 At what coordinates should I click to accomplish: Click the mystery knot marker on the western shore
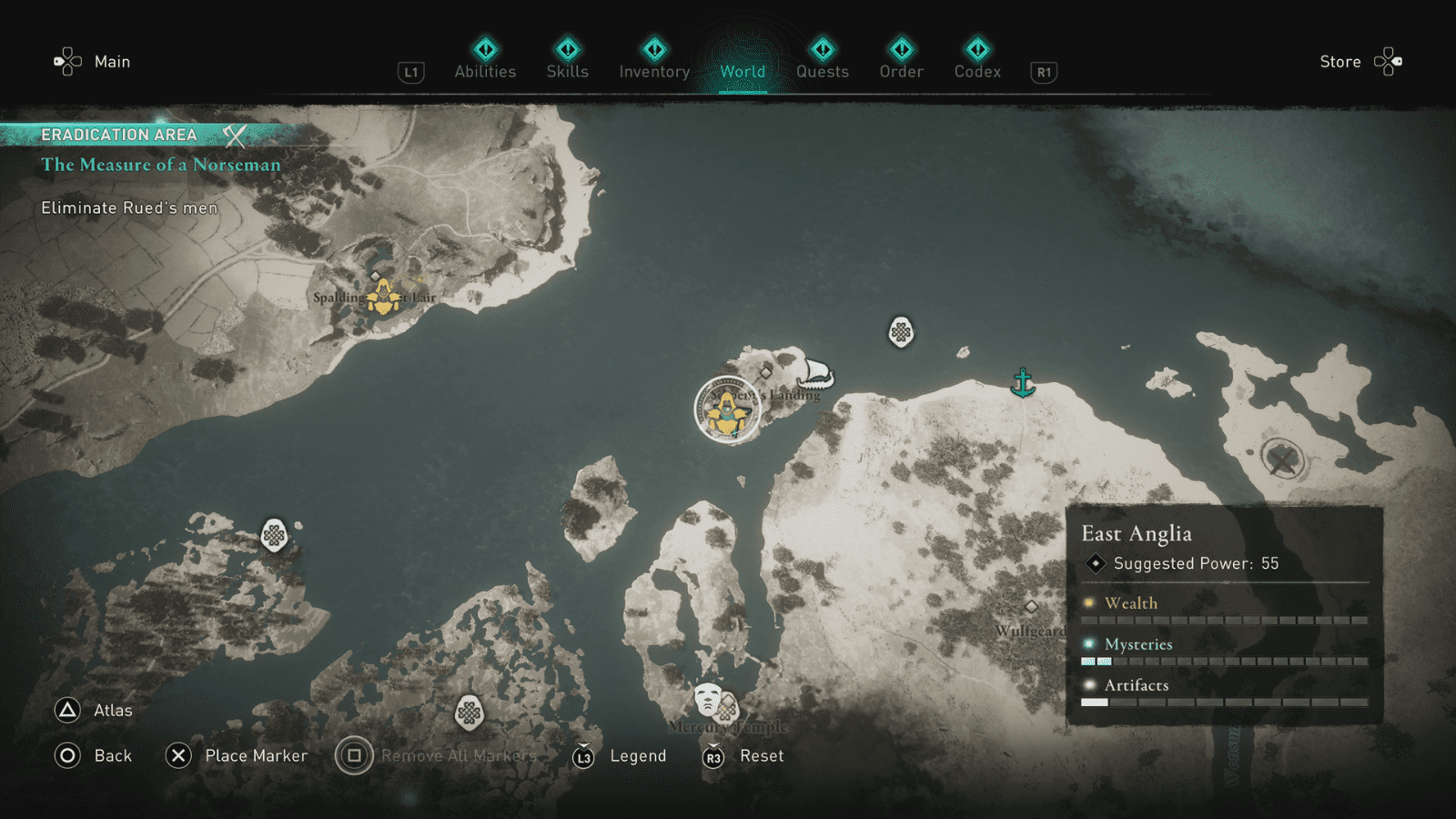(x=273, y=536)
